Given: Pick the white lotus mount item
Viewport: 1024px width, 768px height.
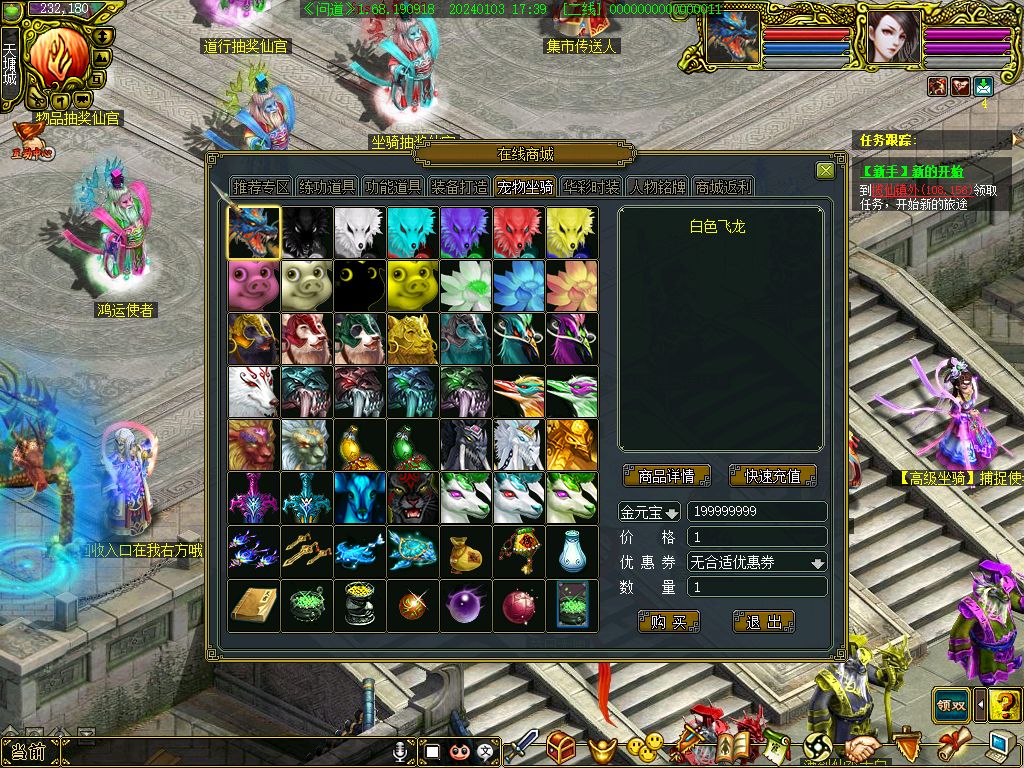Looking at the screenshot, I should pos(466,286).
